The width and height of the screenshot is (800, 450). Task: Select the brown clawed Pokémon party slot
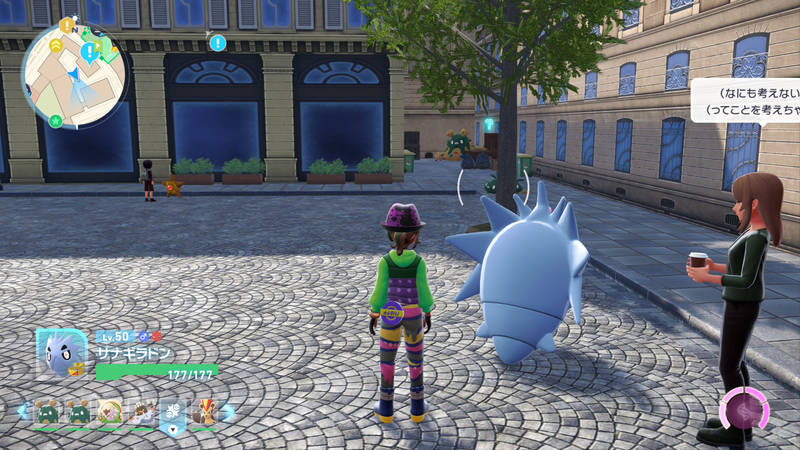141,411
